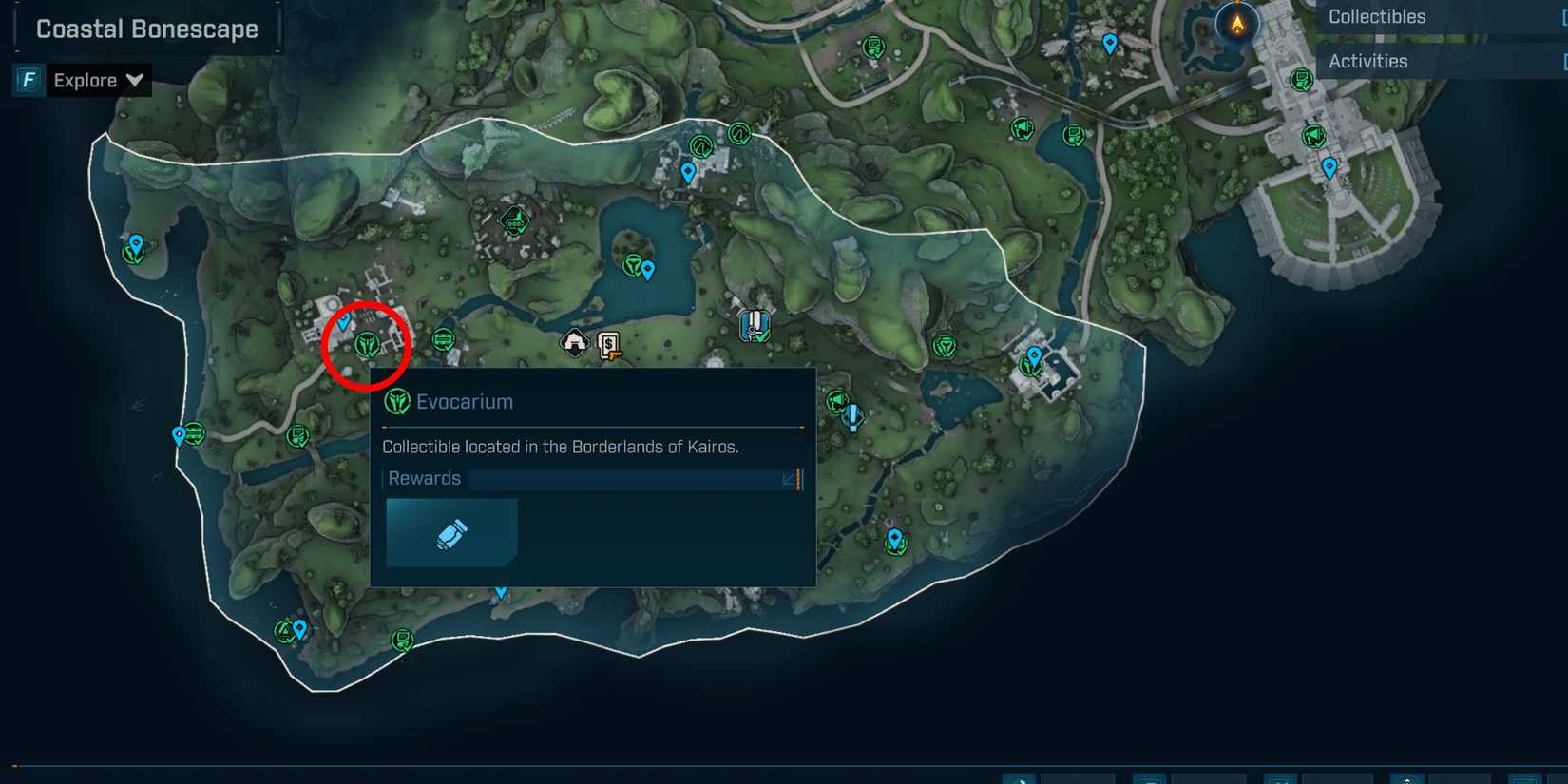Switch to the Activities tab

[x=1368, y=60]
